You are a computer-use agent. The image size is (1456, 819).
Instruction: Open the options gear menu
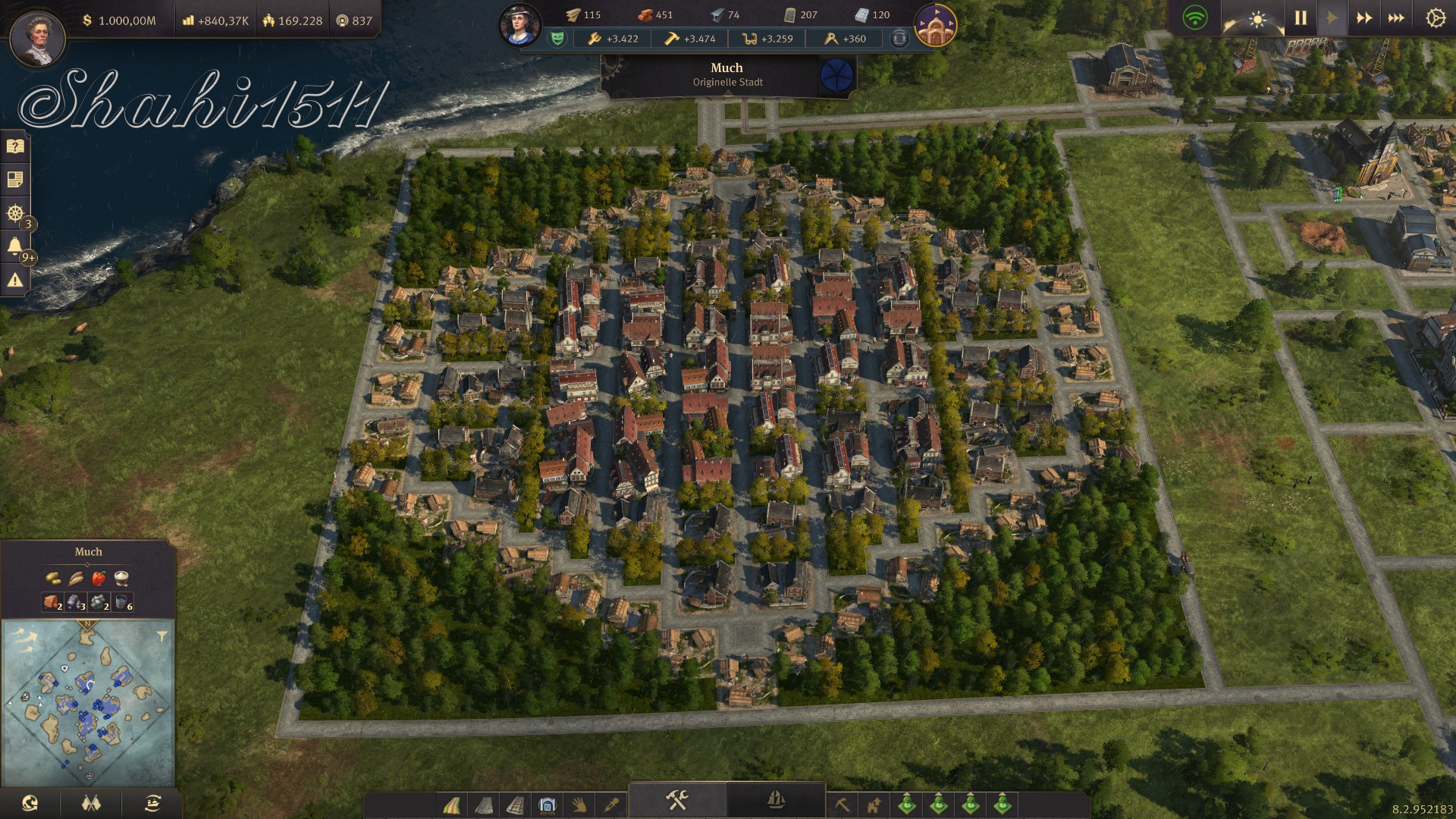pyautogui.click(x=1436, y=17)
